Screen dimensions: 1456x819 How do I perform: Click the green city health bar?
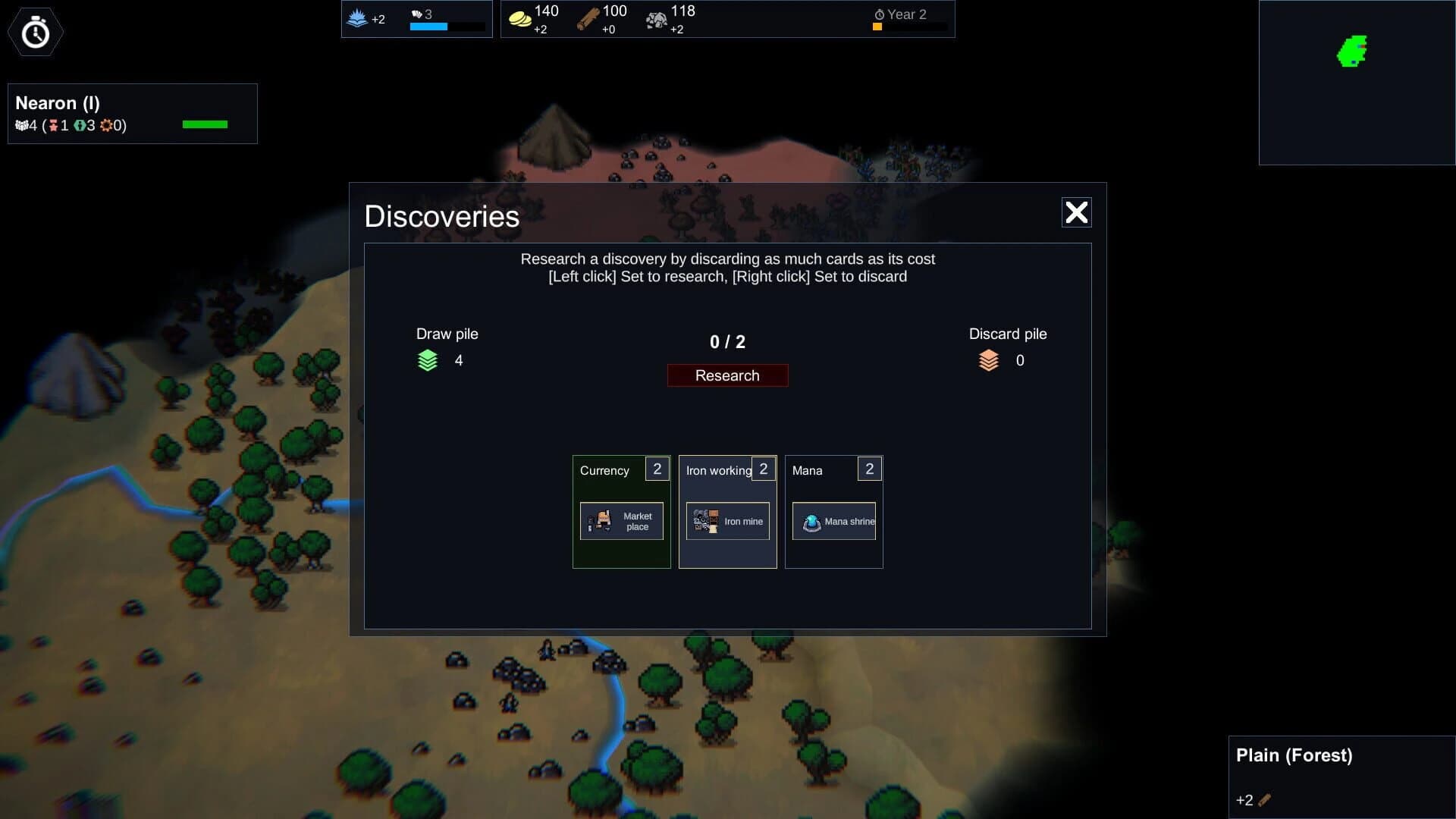tap(204, 123)
